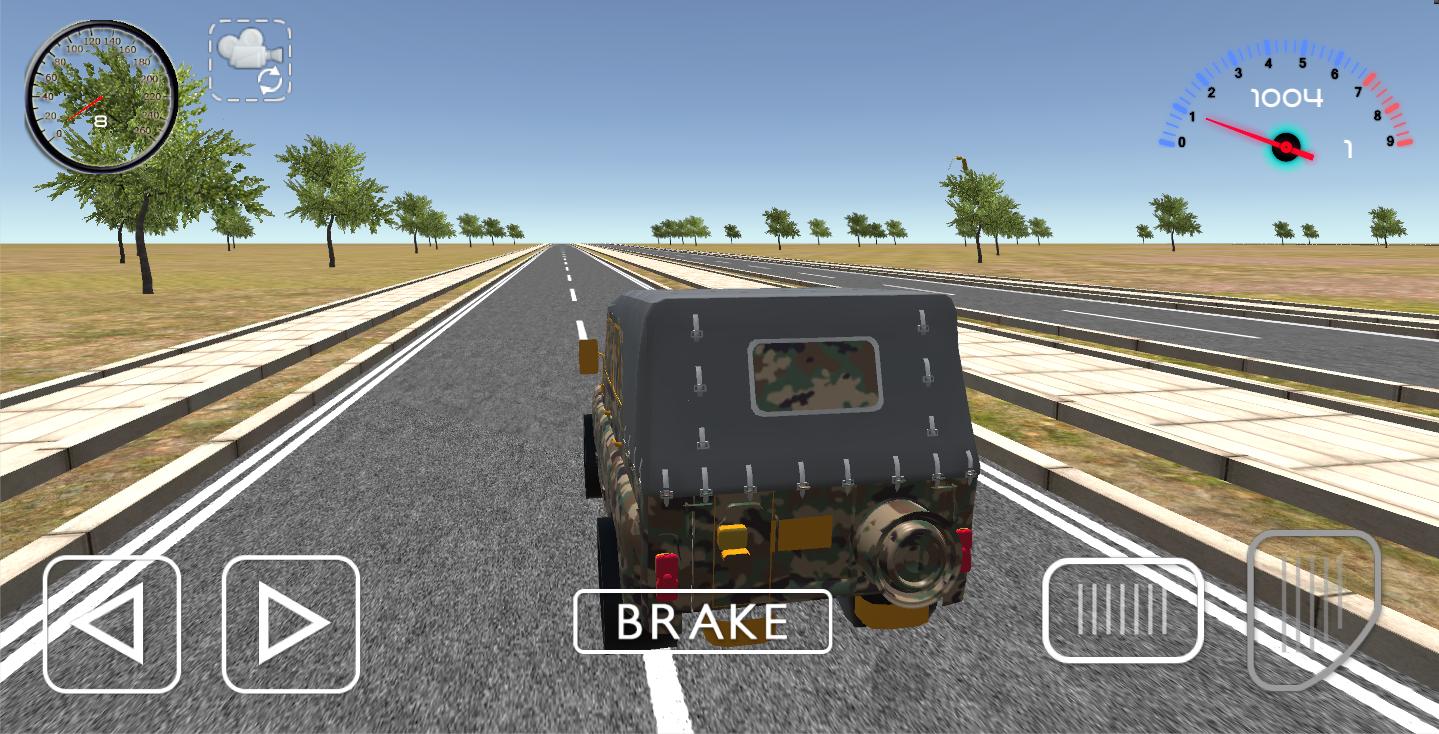This screenshot has width=1439, height=734.
Task: Engage the striped handbrake control
Action: (1122, 608)
